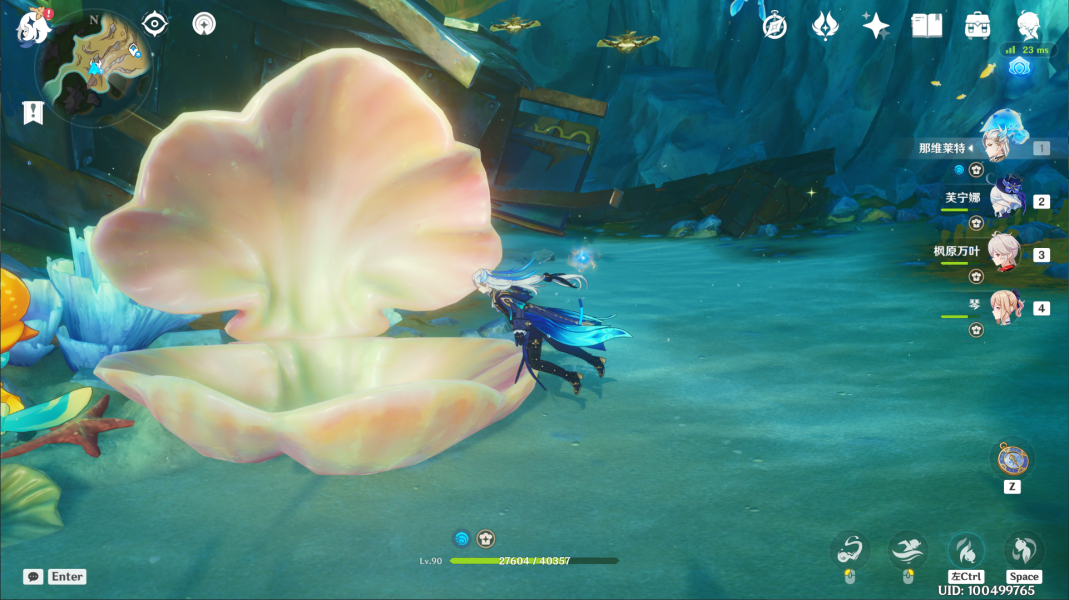Activate the swirling creature skill icon
This screenshot has height=600, width=1069.
tap(849, 550)
